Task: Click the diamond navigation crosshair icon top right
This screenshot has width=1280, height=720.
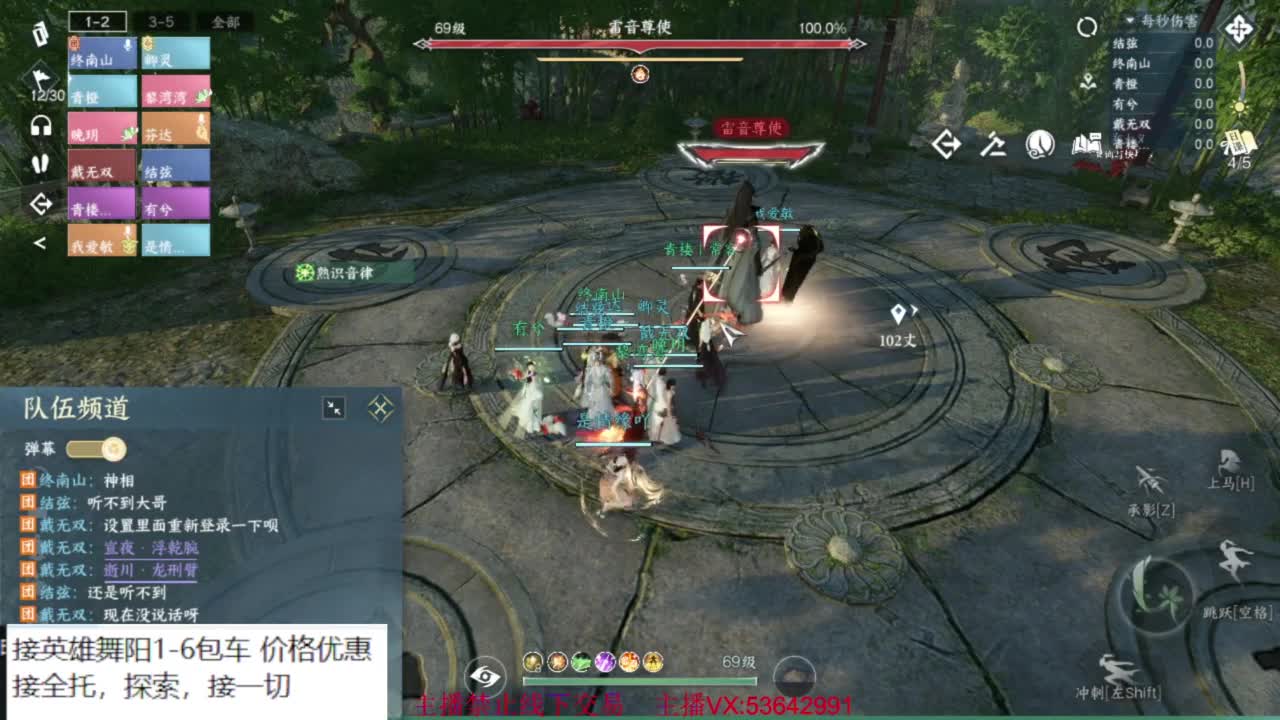Action: coord(1239,30)
